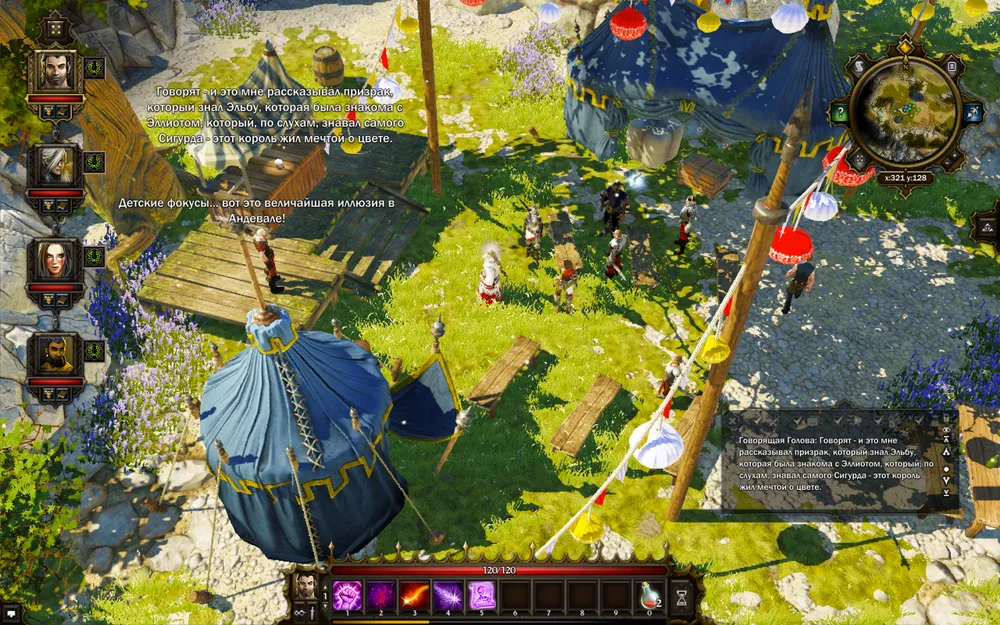The width and height of the screenshot is (1000, 625).
Task: Click the dice button above party portraits
Action: [54, 27]
